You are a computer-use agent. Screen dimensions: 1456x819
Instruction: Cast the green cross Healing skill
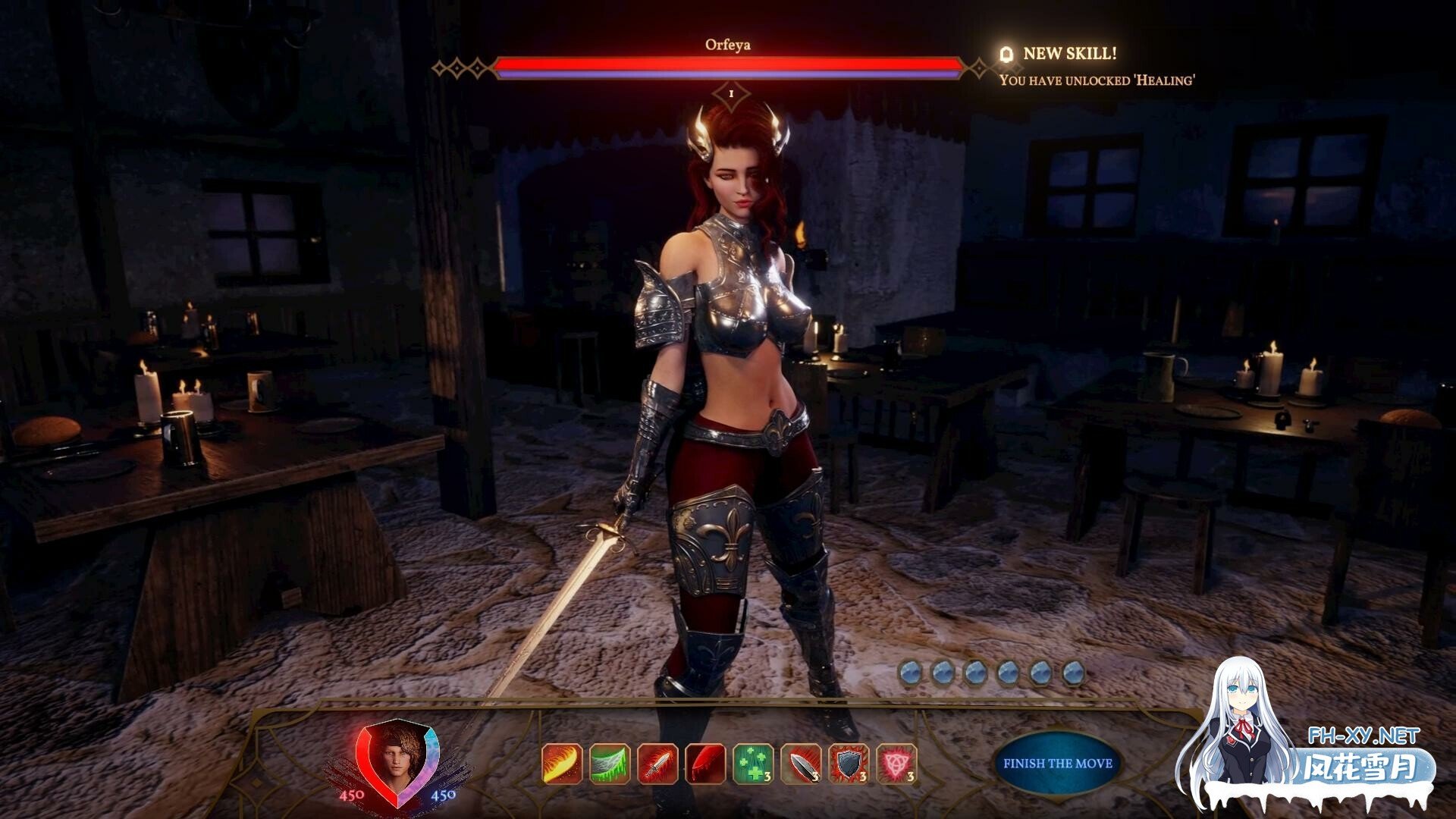coord(753,764)
